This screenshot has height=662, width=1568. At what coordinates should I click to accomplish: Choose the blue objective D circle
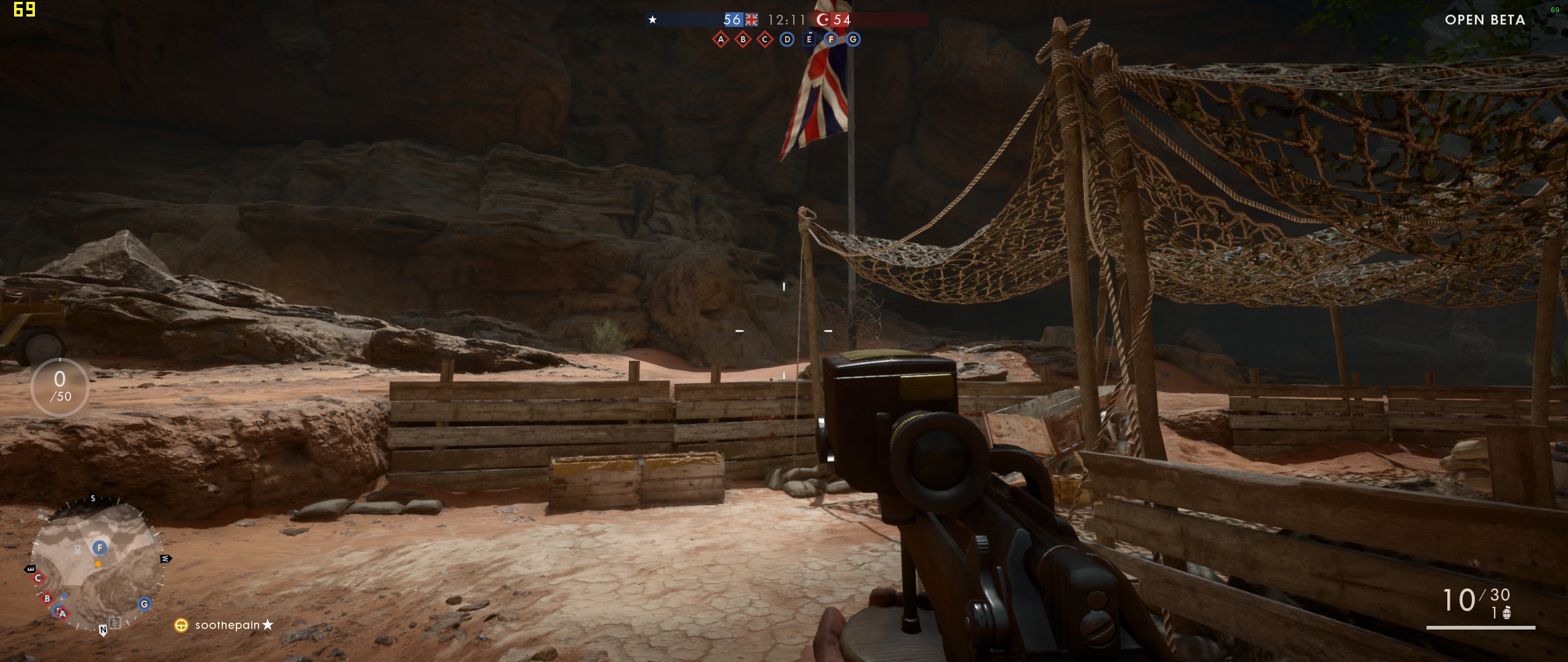tap(787, 40)
